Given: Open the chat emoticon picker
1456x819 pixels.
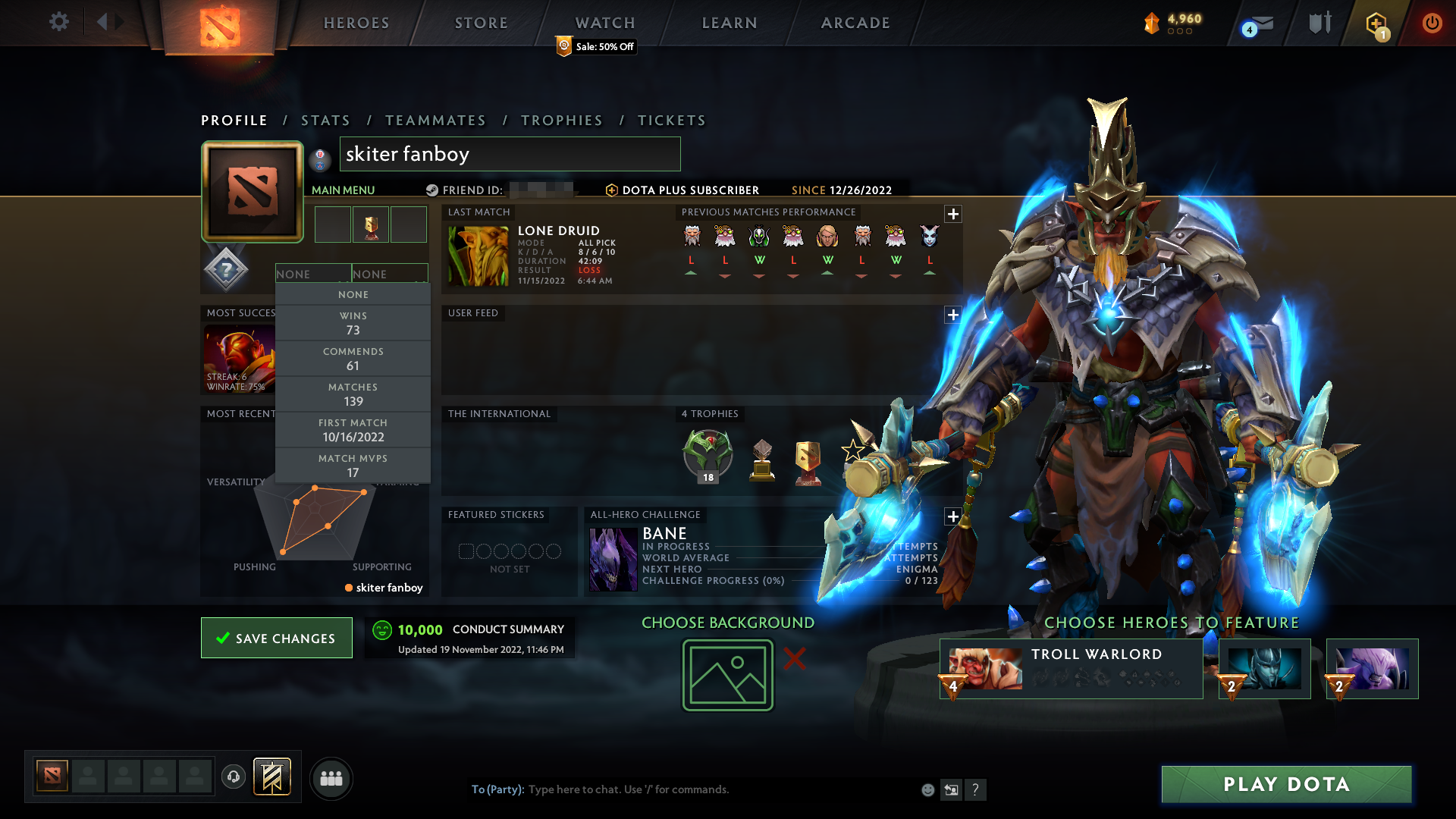Looking at the screenshot, I should pos(927,789).
